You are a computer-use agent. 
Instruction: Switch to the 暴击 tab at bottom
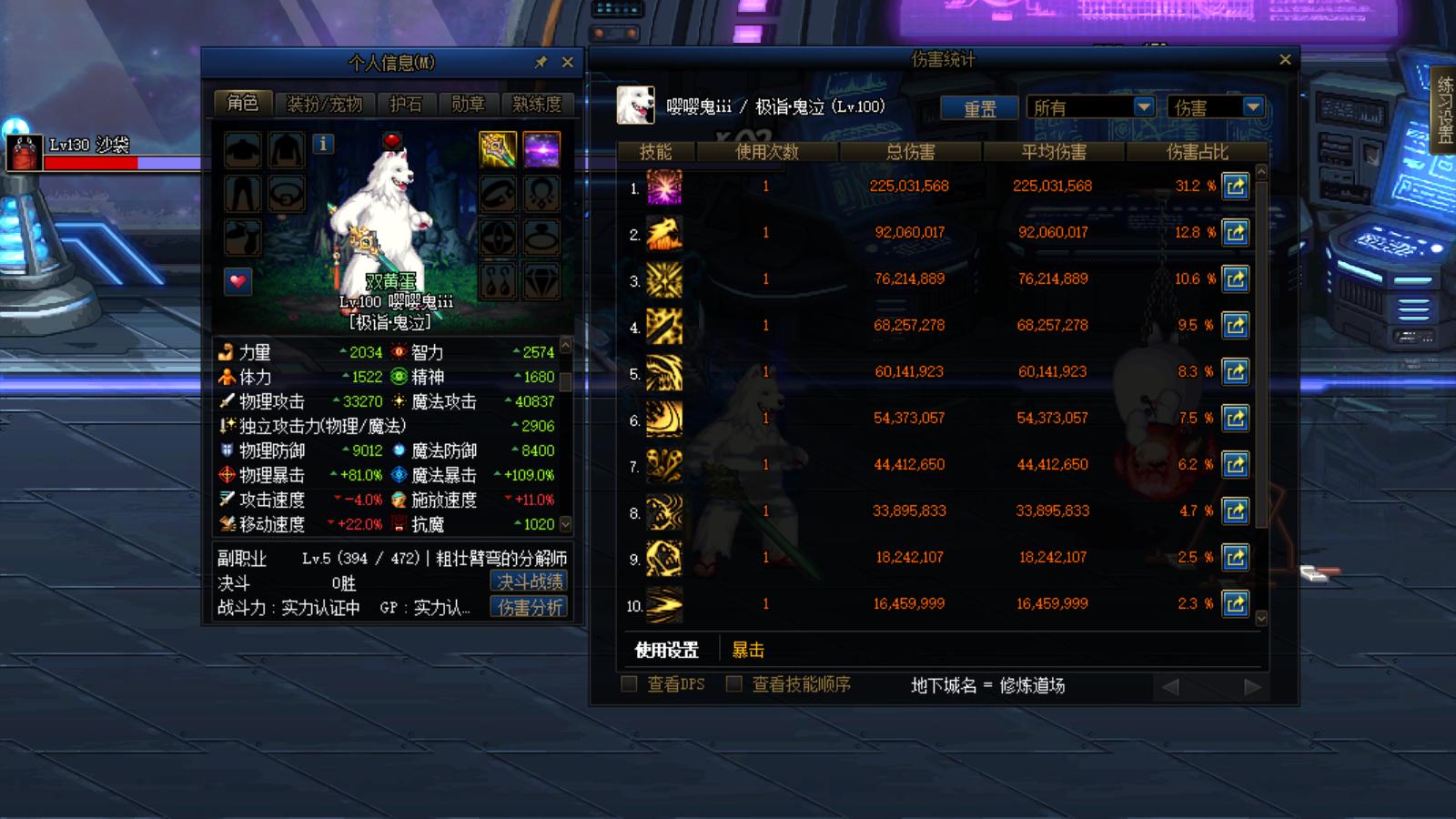(x=748, y=649)
